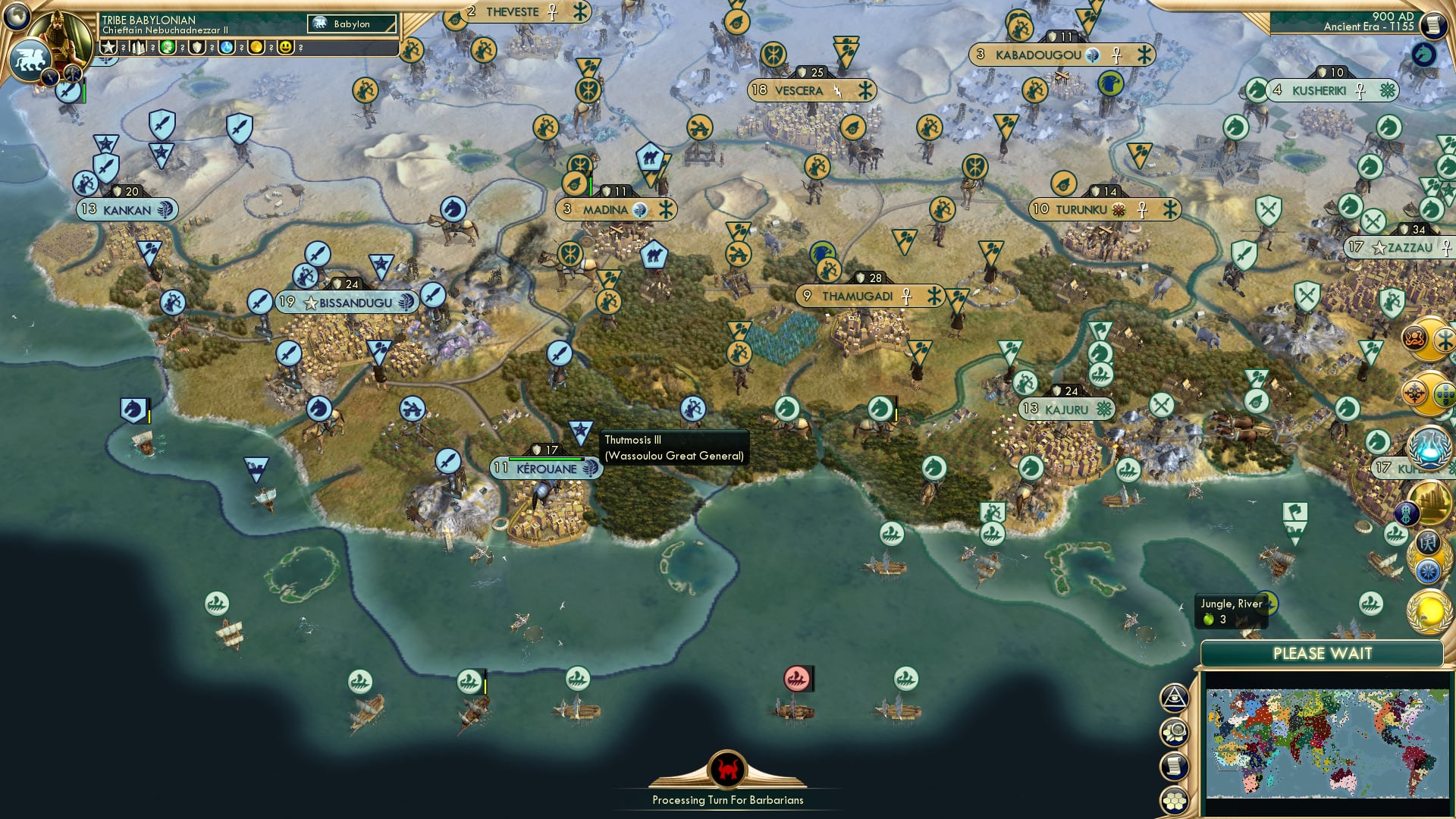This screenshot has height=819, width=1456.
Task: Click the score star ranking icon
Action: [108, 47]
